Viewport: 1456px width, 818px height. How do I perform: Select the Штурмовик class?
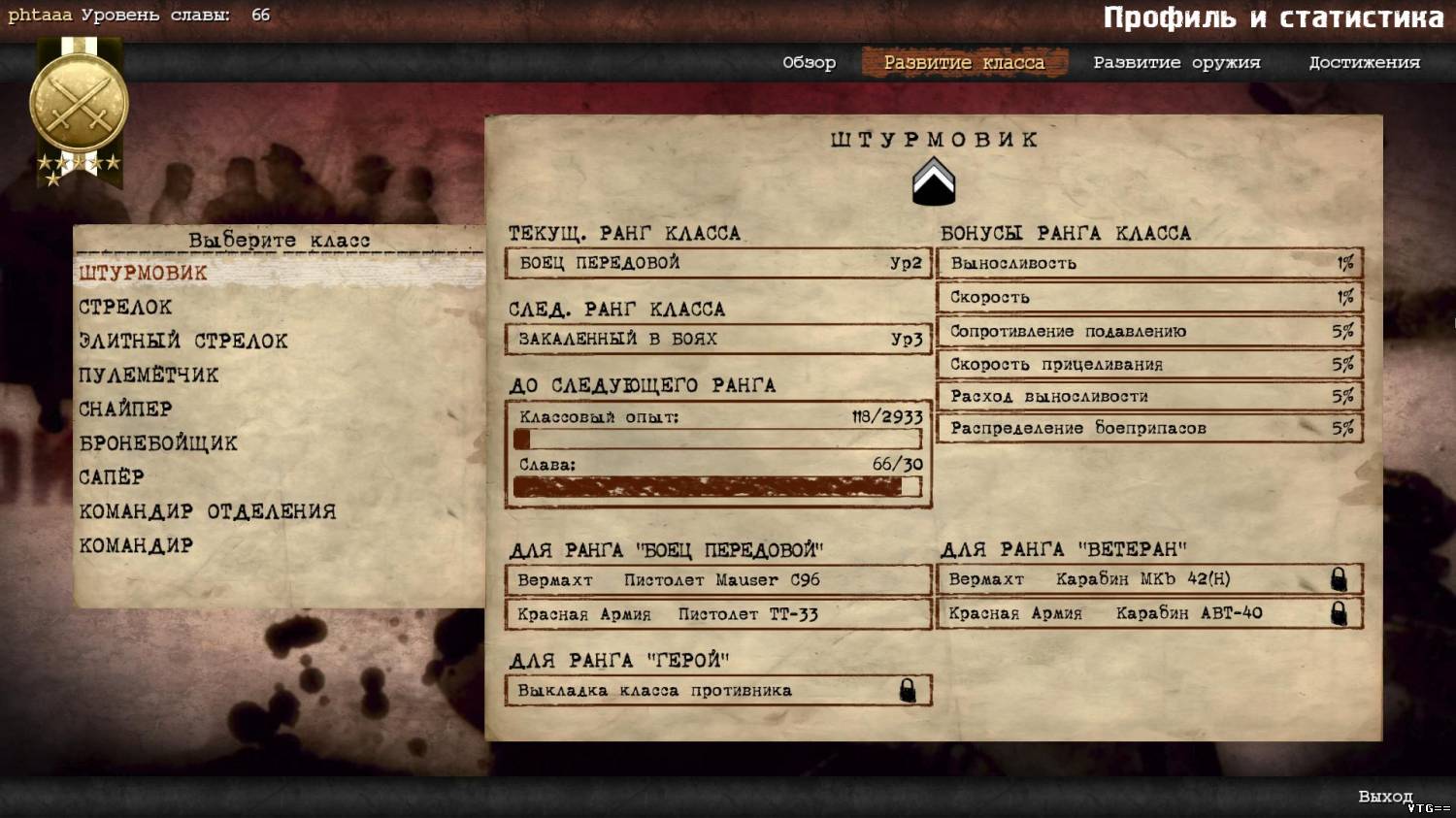pos(144,274)
